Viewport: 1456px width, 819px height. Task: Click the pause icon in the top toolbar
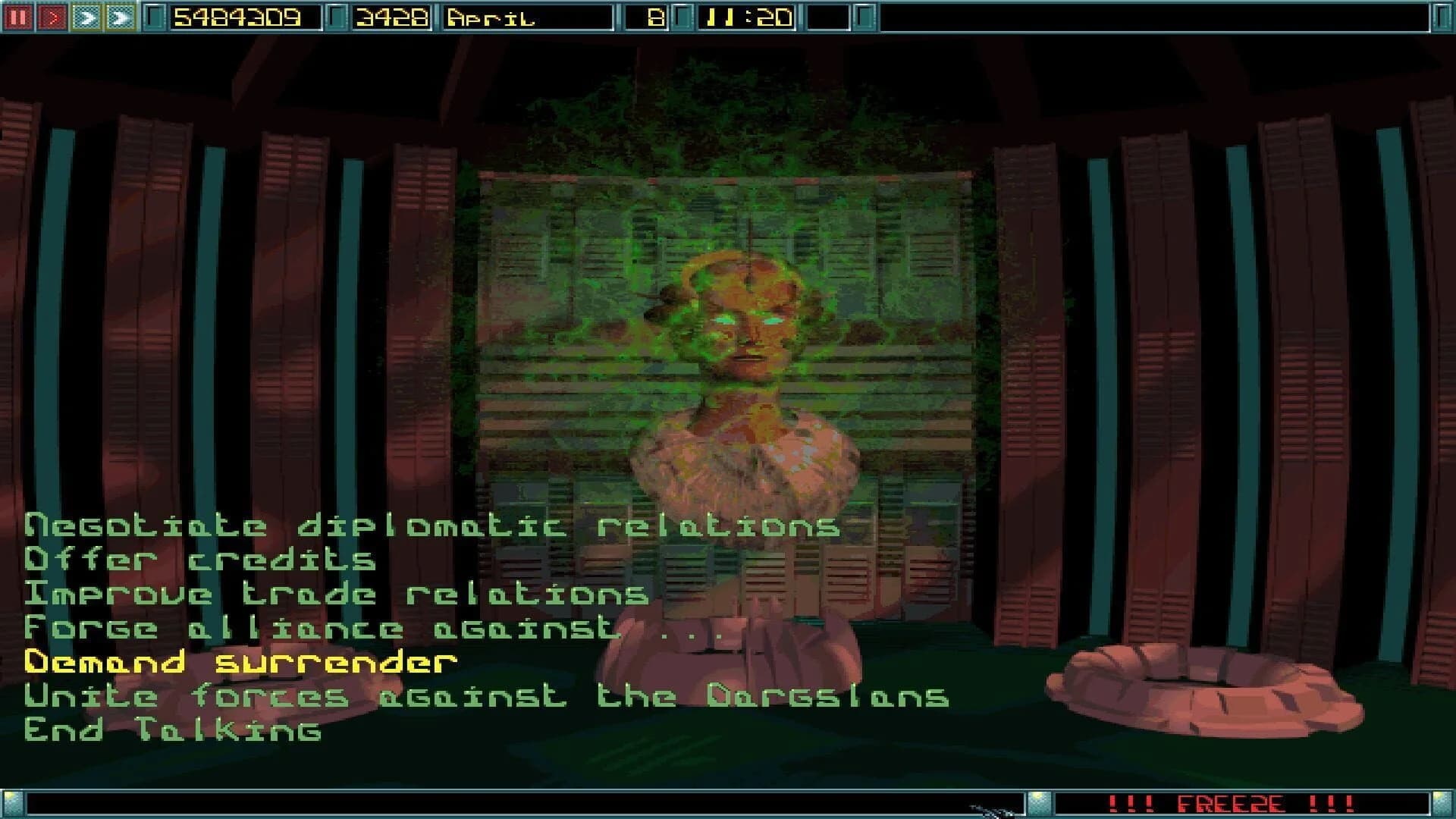pos(19,15)
